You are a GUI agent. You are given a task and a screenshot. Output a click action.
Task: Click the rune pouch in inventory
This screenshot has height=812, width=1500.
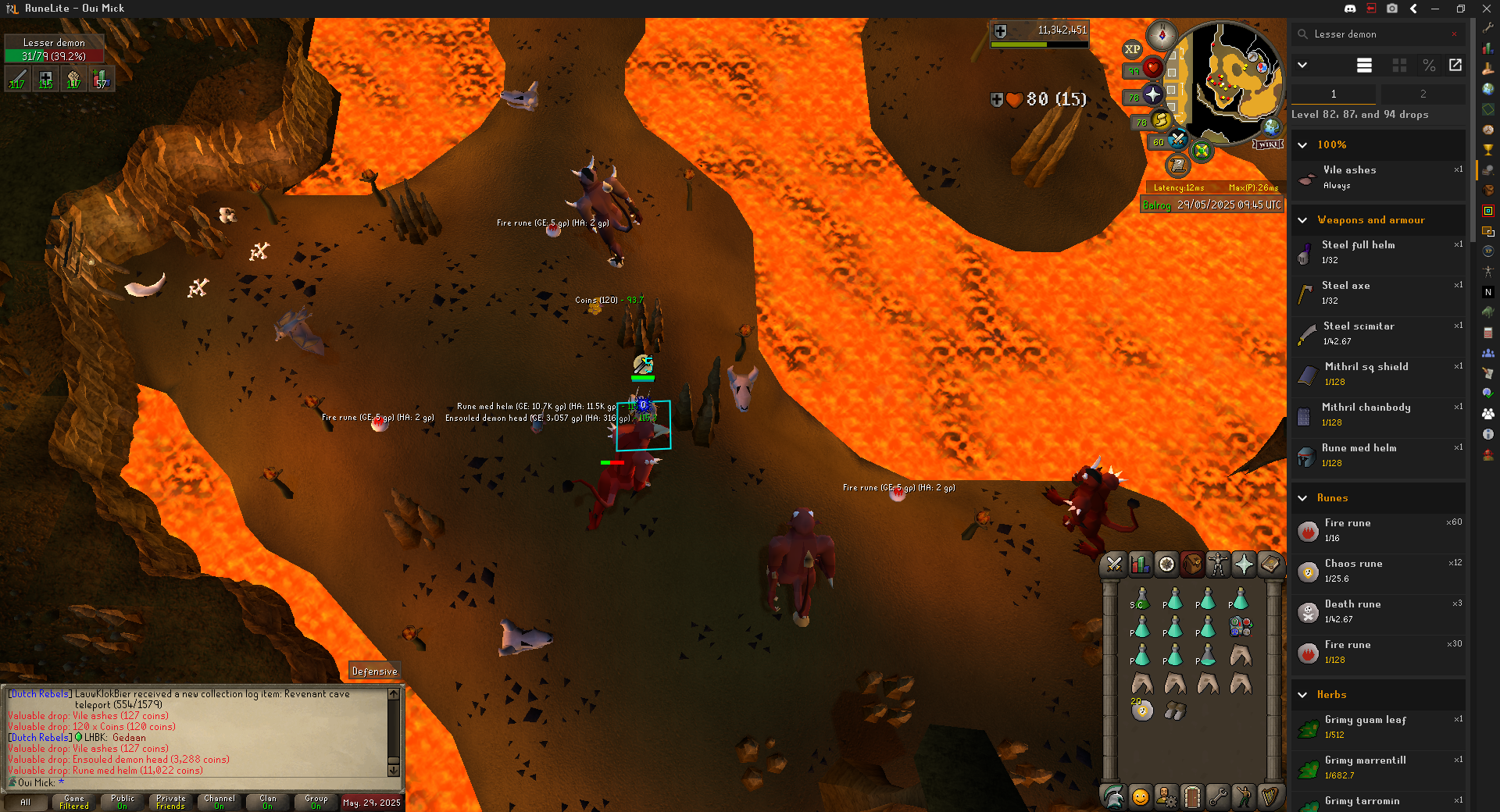pos(1240,626)
